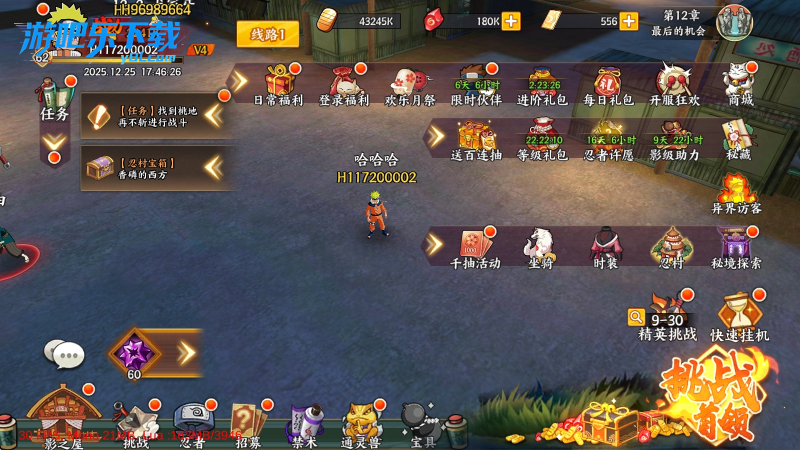Go to 招募 recruit in bottom bar
800x450 pixels.
click(247, 425)
